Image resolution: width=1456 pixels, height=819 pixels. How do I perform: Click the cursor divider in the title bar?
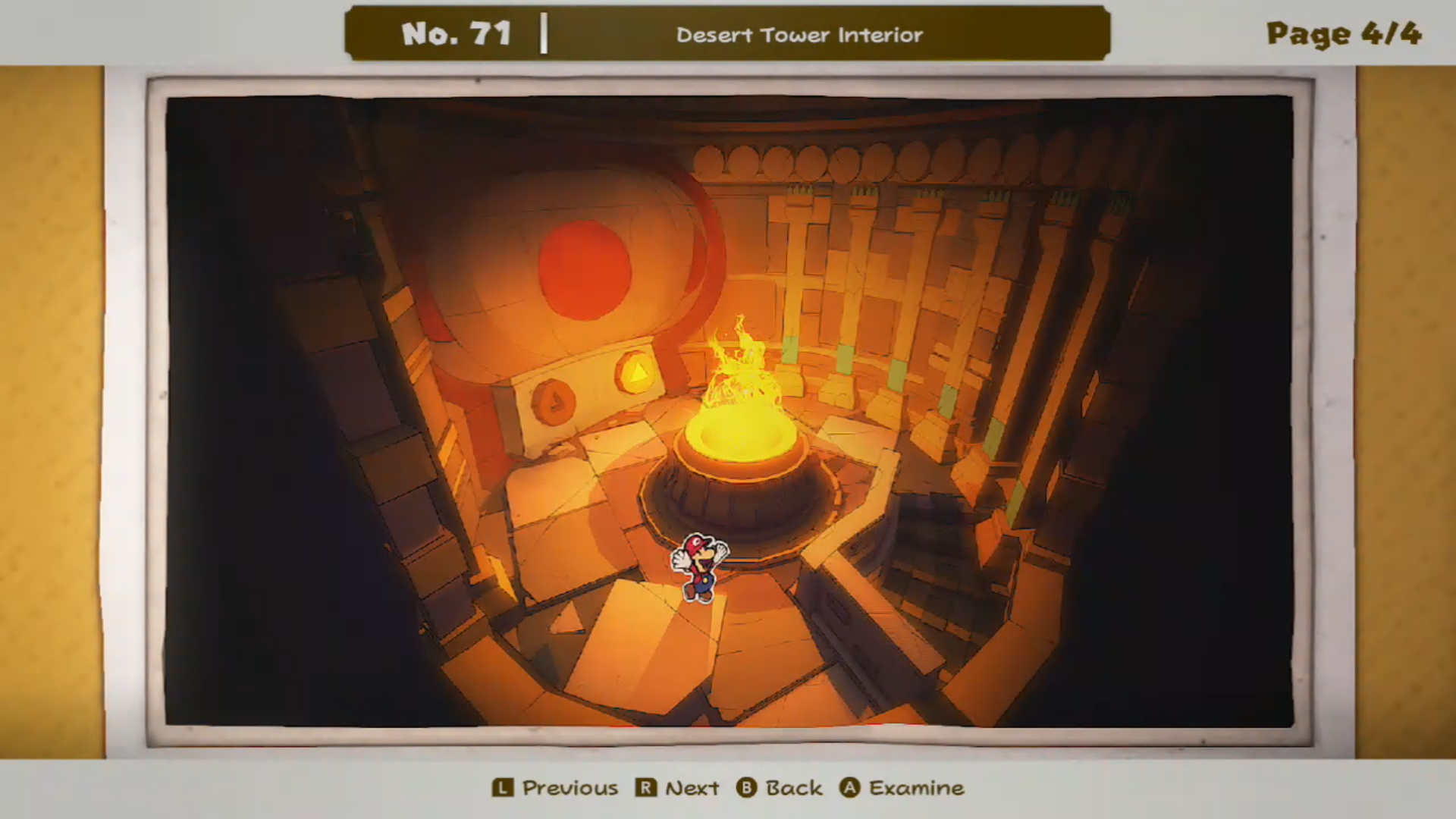(544, 33)
